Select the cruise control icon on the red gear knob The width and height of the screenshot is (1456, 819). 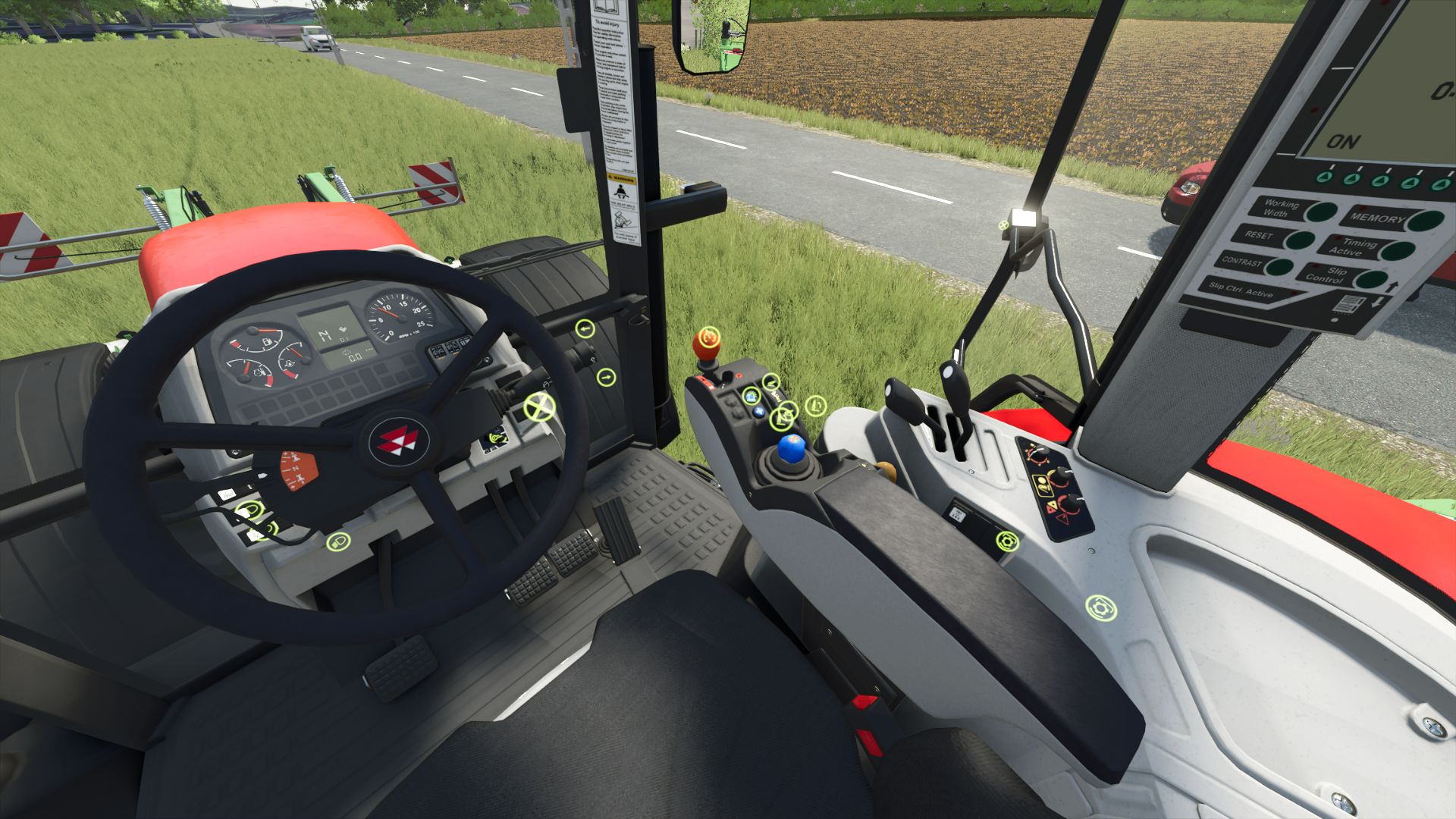tap(708, 338)
